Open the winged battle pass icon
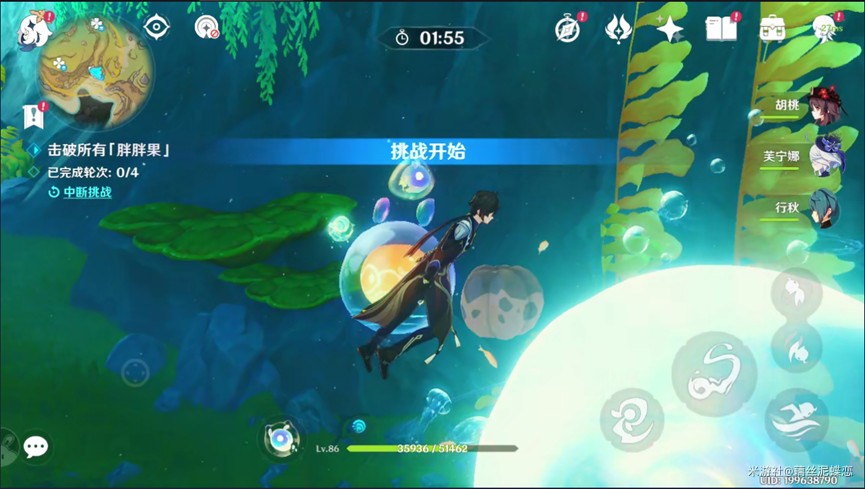The image size is (865, 489). pyautogui.click(x=619, y=29)
